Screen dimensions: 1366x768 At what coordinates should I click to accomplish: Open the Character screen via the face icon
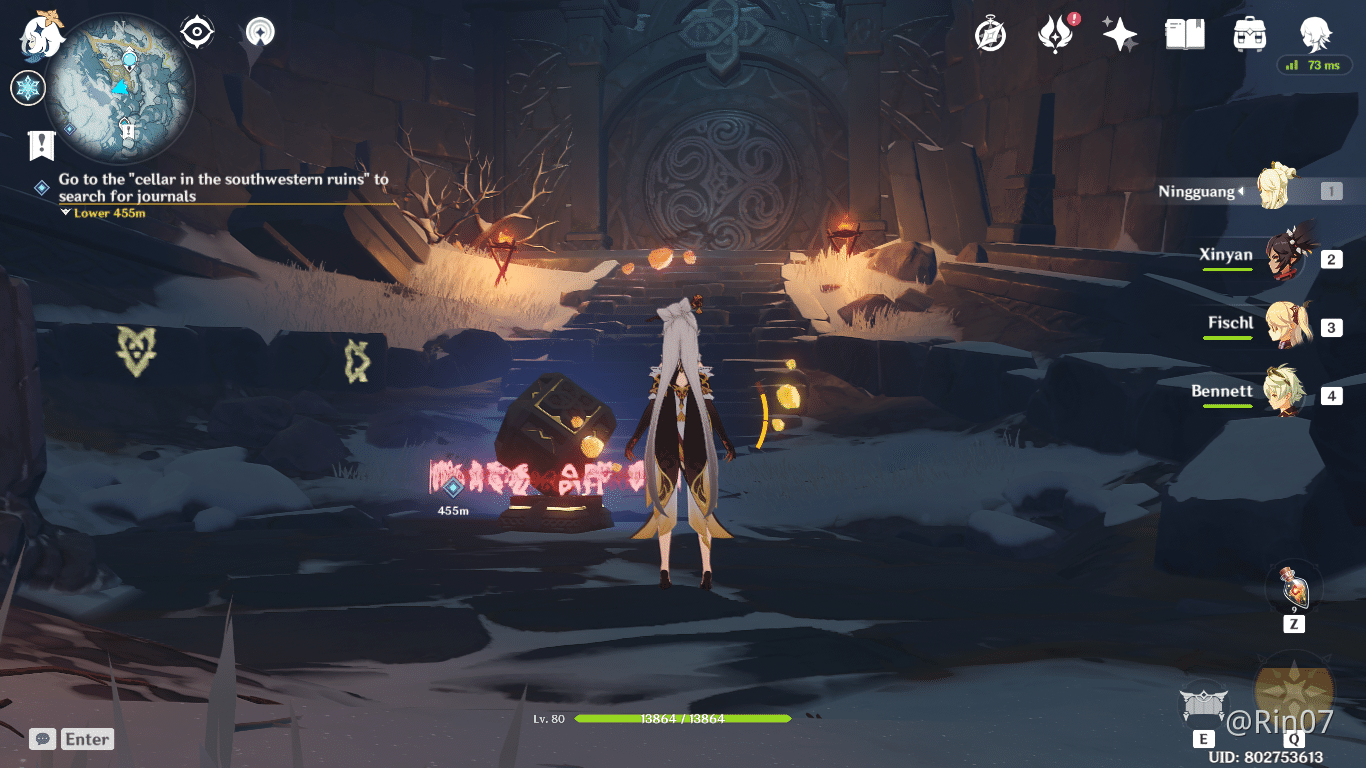(1315, 33)
